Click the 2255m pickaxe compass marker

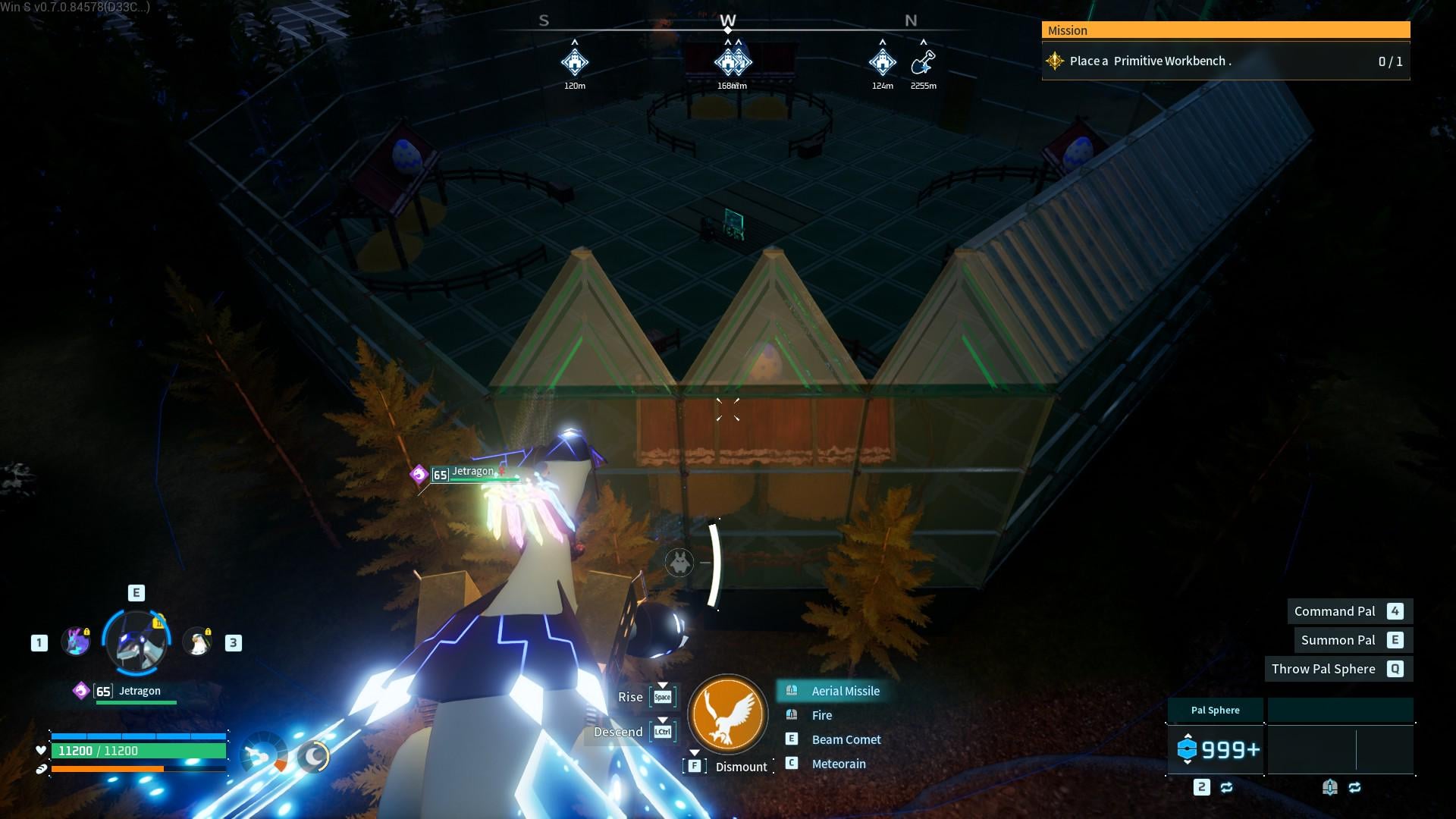(923, 61)
